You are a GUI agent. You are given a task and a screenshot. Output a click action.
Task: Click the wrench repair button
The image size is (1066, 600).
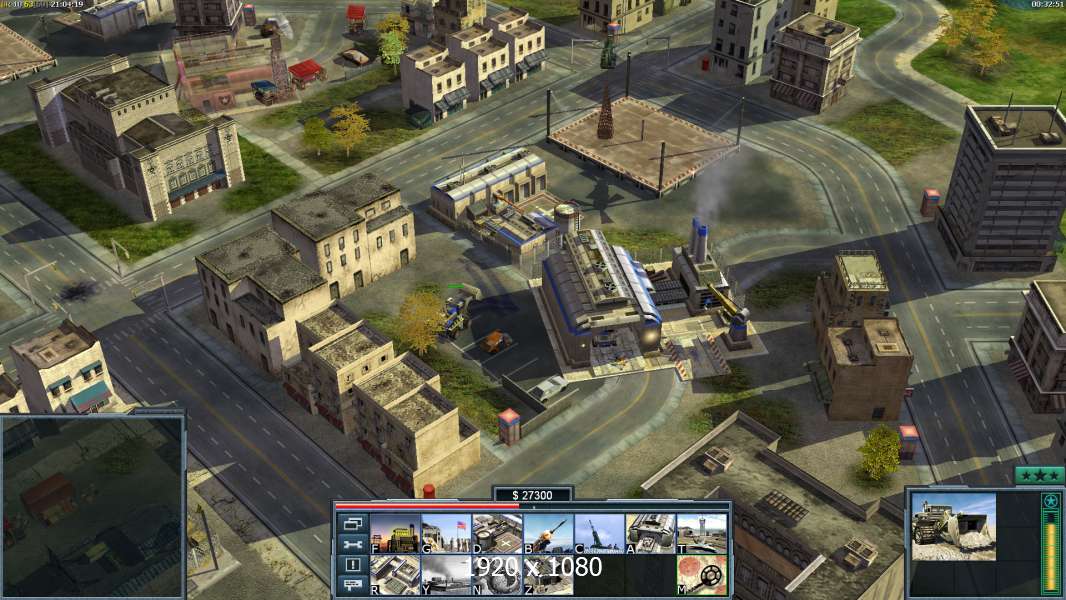pos(351,544)
